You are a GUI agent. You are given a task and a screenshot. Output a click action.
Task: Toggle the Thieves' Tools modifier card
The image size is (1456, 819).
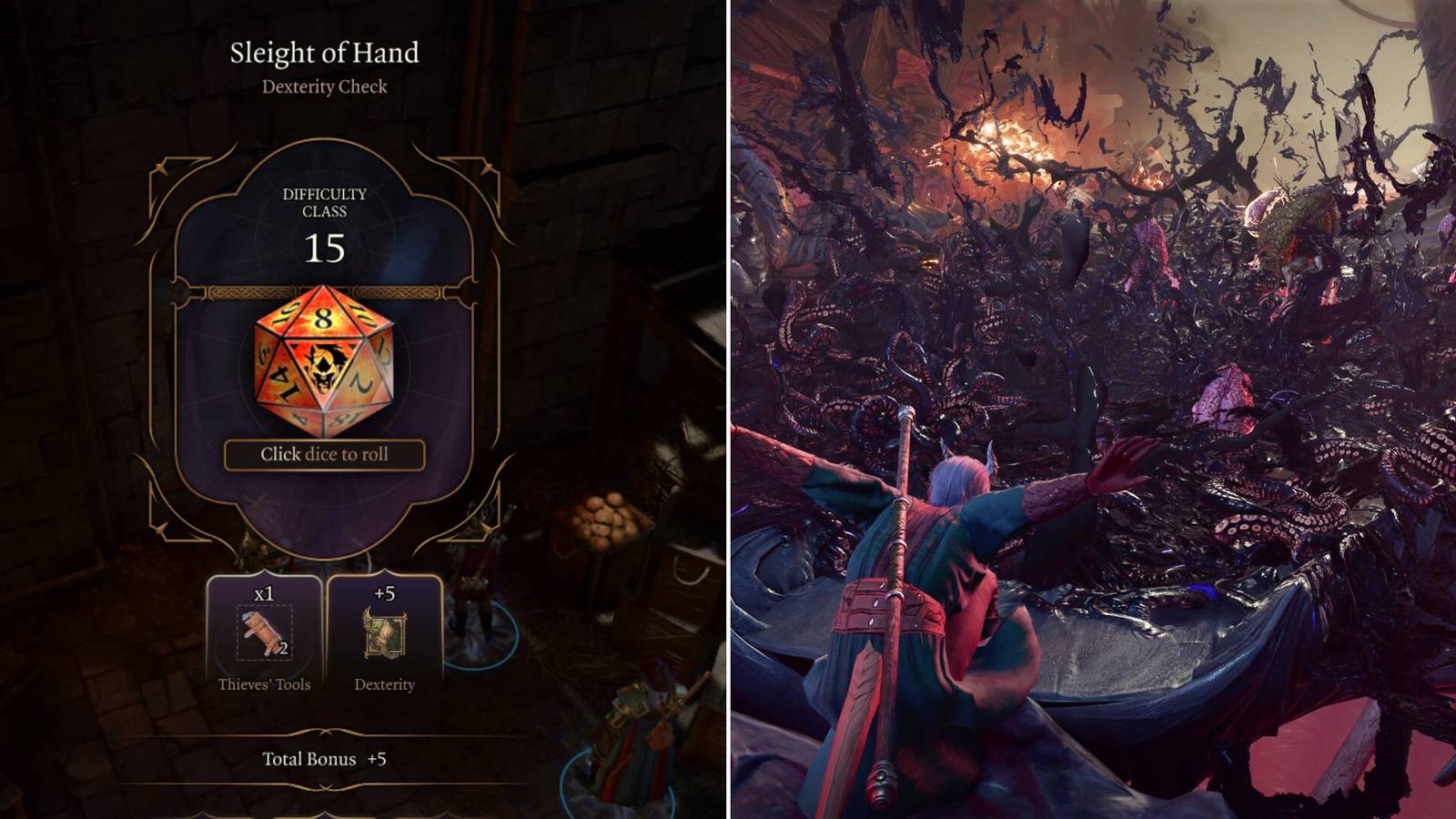point(267,628)
